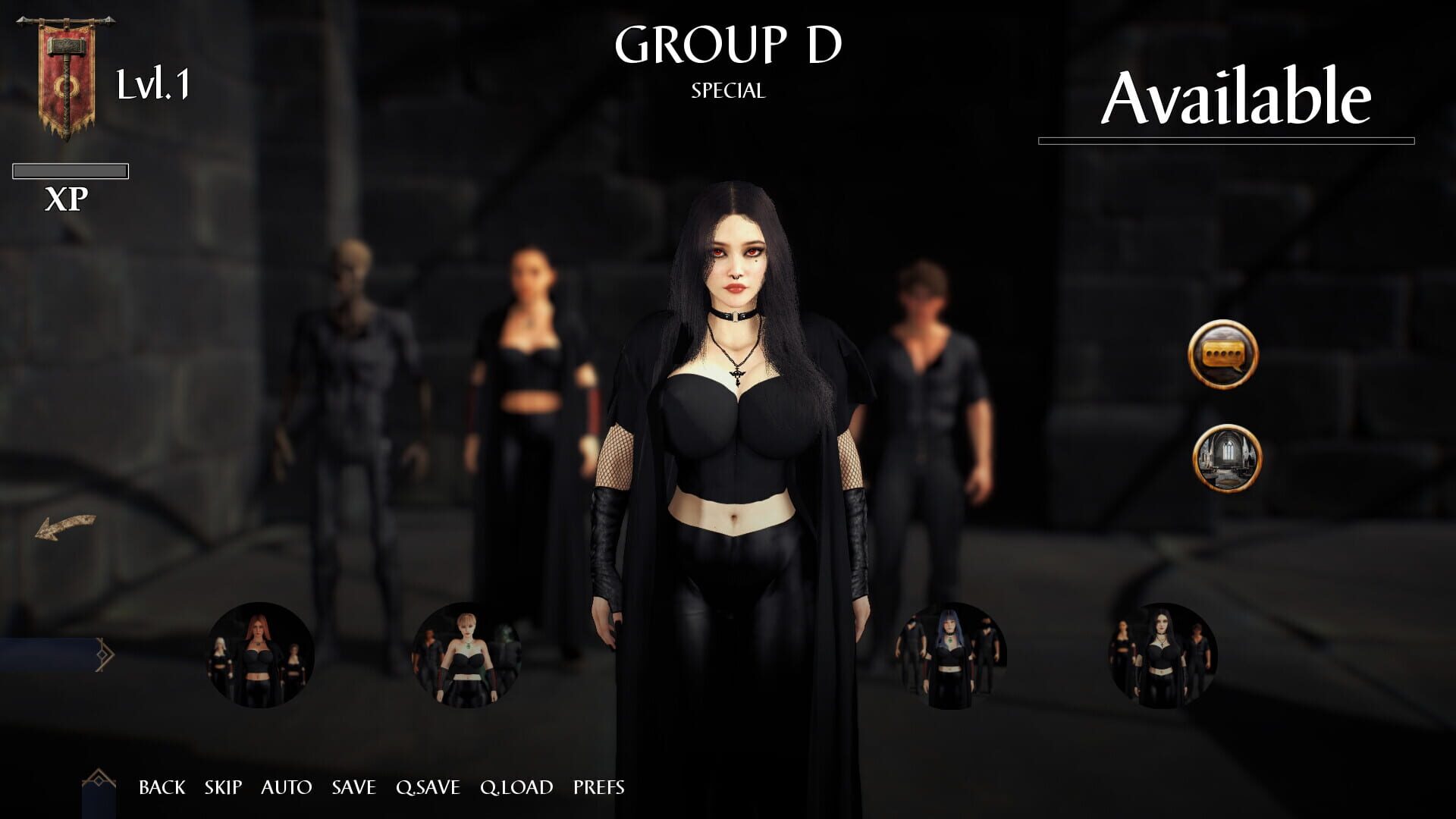This screenshot has width=1456, height=819.
Task: Enable AUTO play mode
Action: pyautogui.click(x=287, y=788)
